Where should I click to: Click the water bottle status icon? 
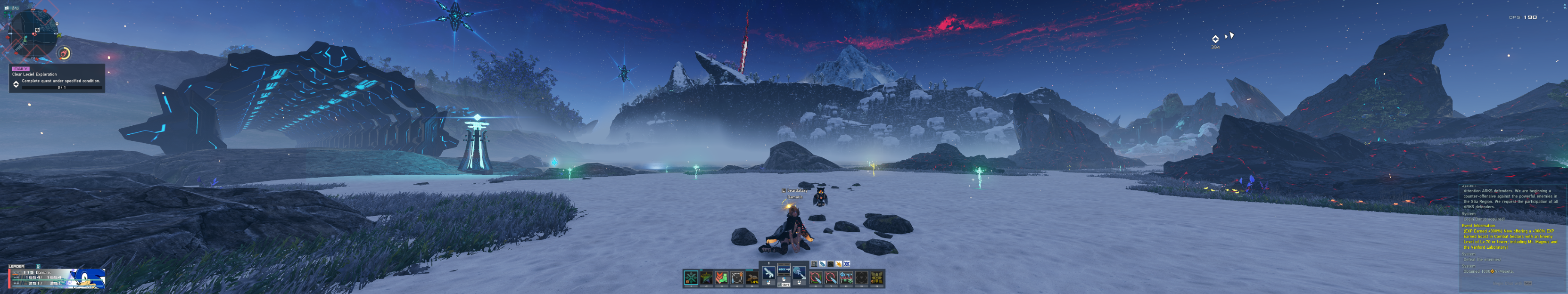(822, 264)
